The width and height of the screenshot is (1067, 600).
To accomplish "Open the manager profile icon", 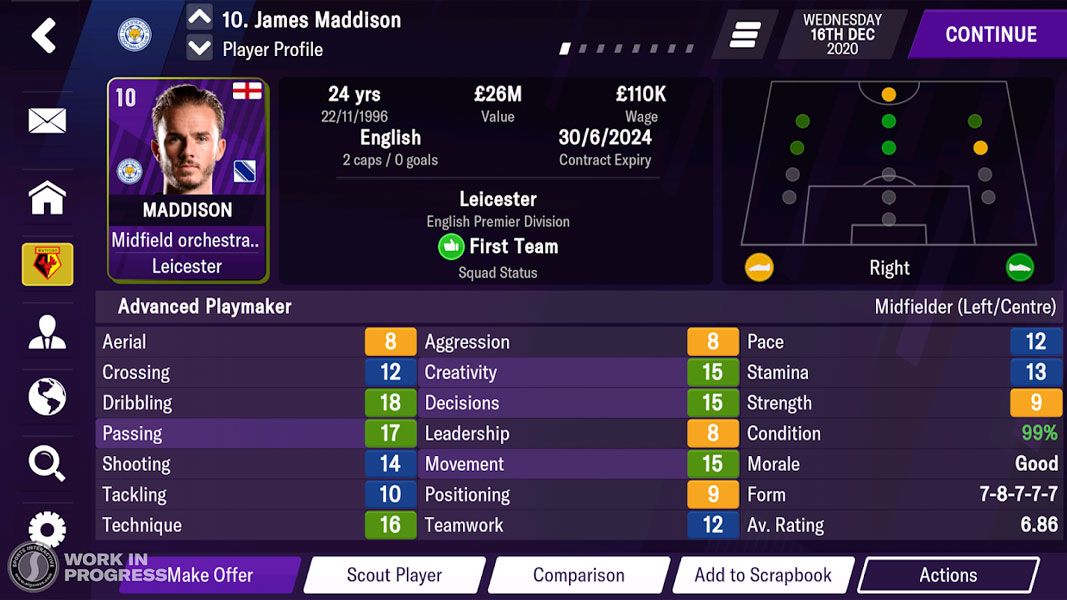I will click(47, 333).
